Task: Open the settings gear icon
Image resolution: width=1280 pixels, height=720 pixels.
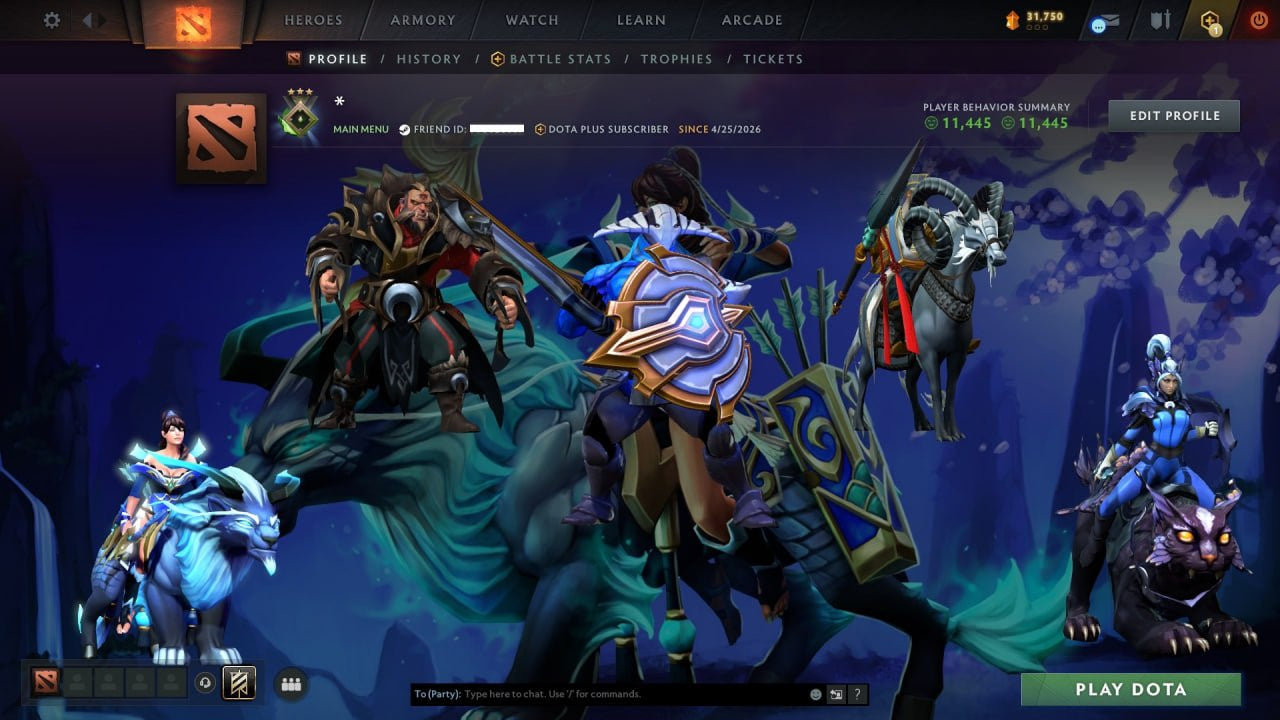Action: [x=51, y=19]
